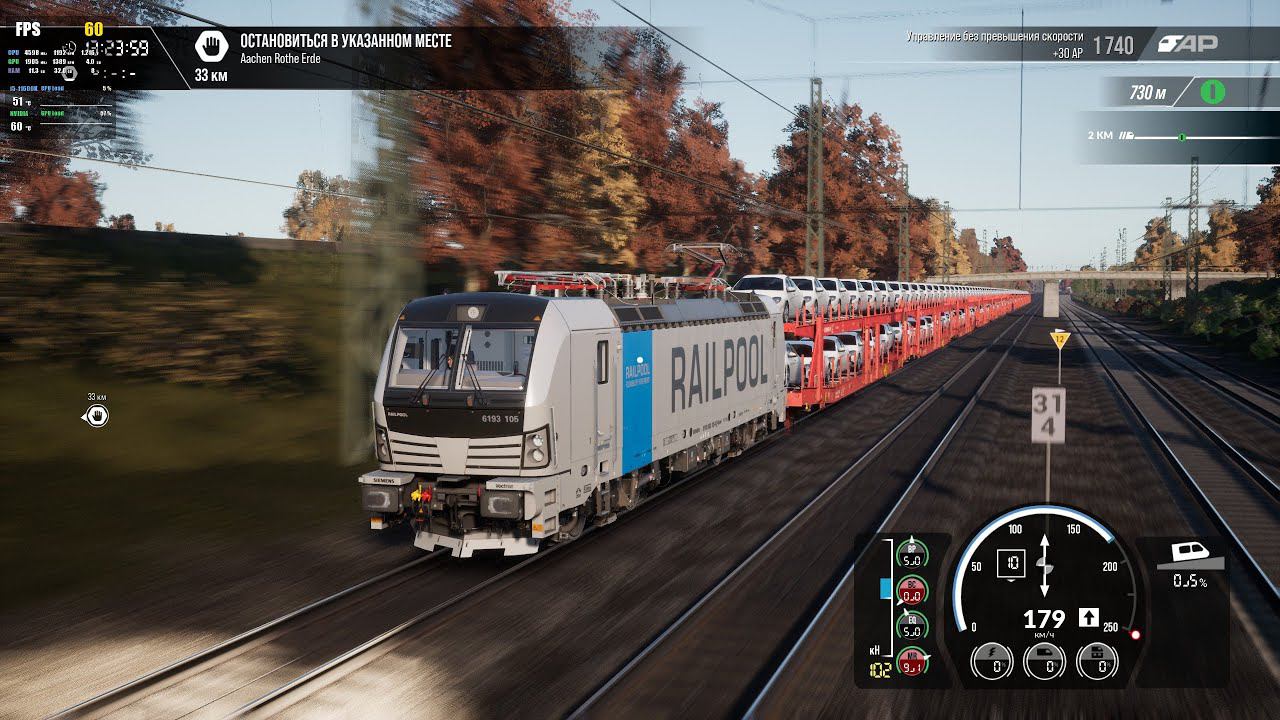Open the AP score logo
The width and height of the screenshot is (1280, 720).
pos(1188,43)
